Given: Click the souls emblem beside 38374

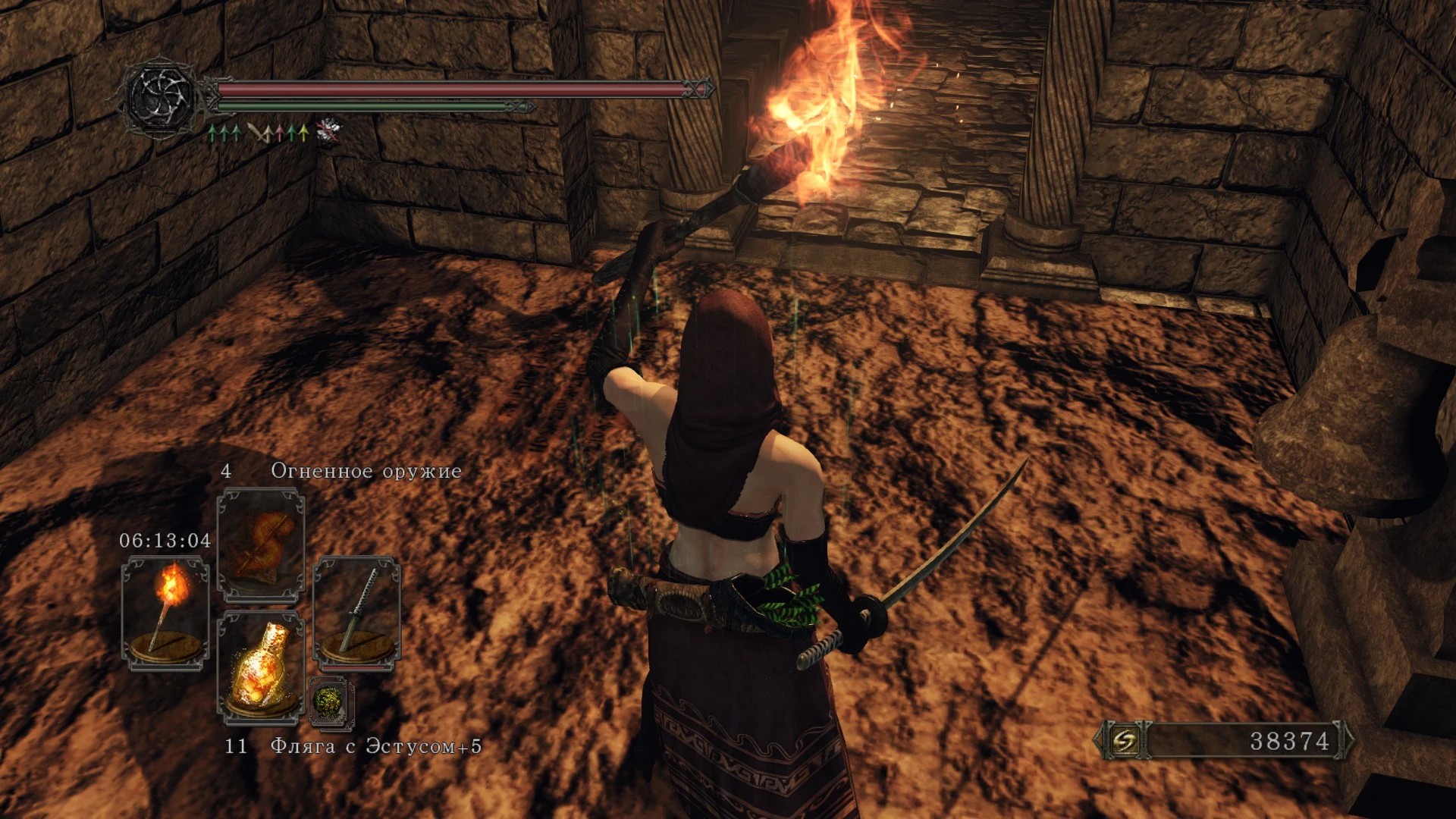Looking at the screenshot, I should point(1124,740).
